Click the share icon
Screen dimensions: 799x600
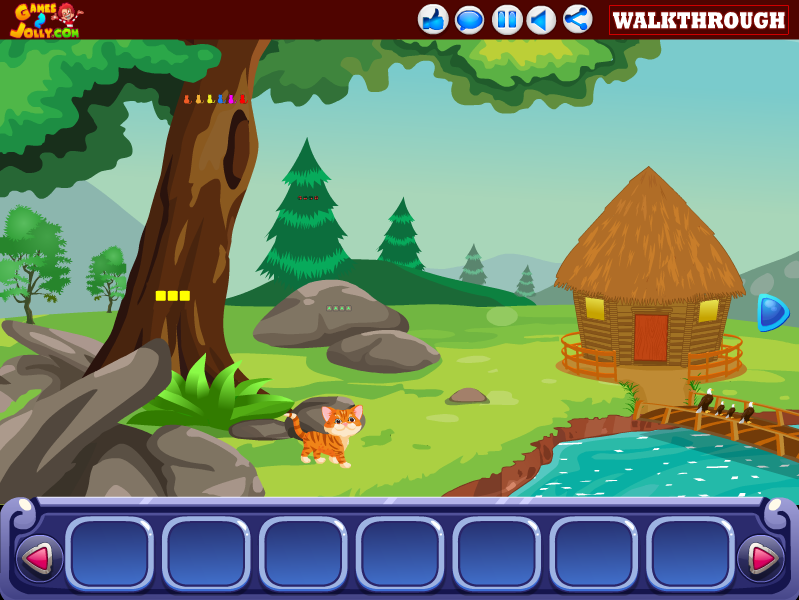tap(577, 19)
